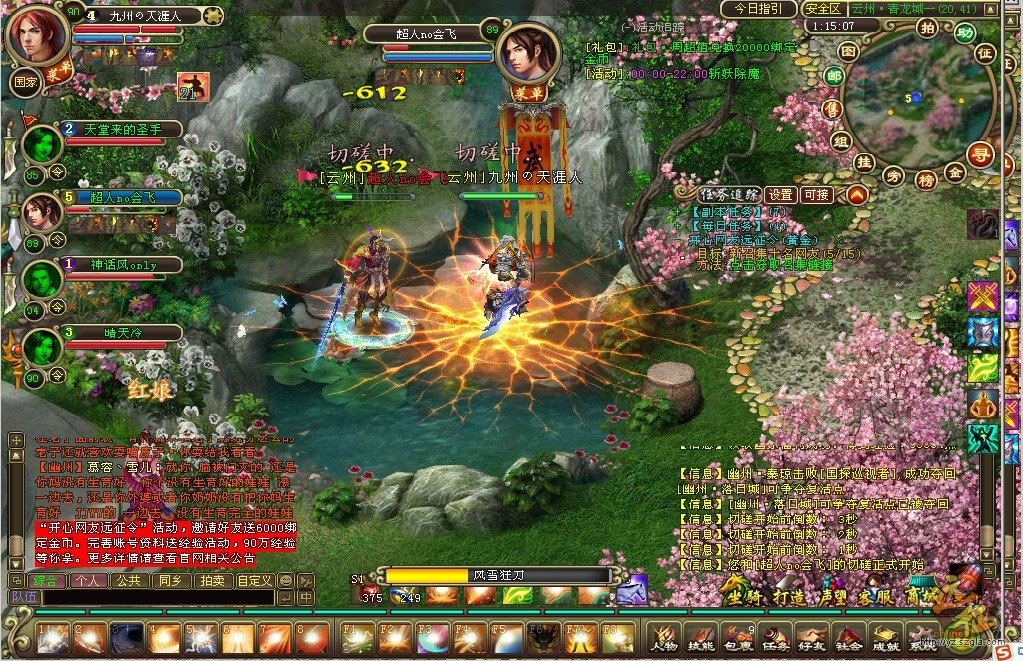Open quest tracker 设置 settings
This screenshot has width=1023, height=661.
click(781, 195)
